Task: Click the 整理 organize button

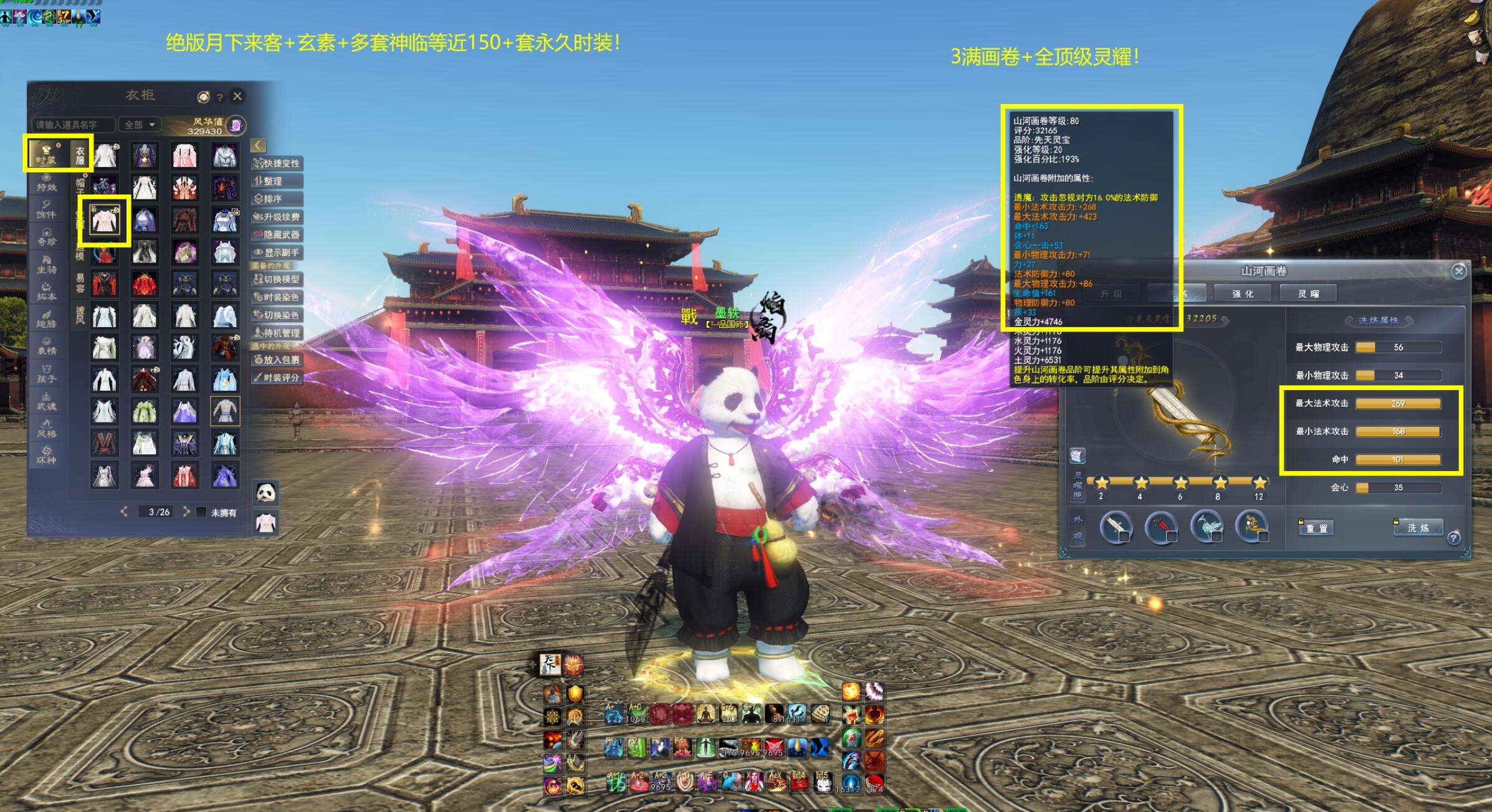Action: [x=277, y=181]
